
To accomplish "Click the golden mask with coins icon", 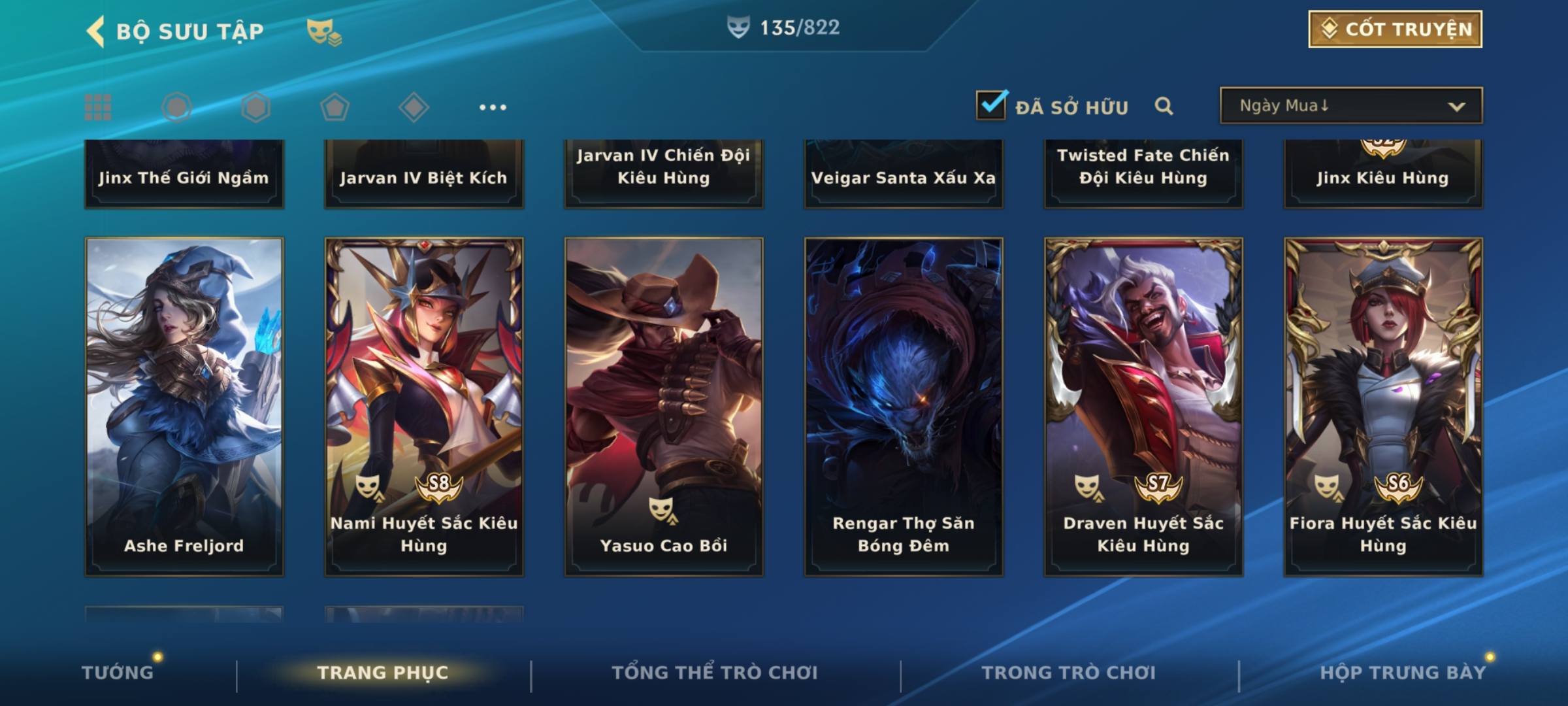I will coord(324,31).
